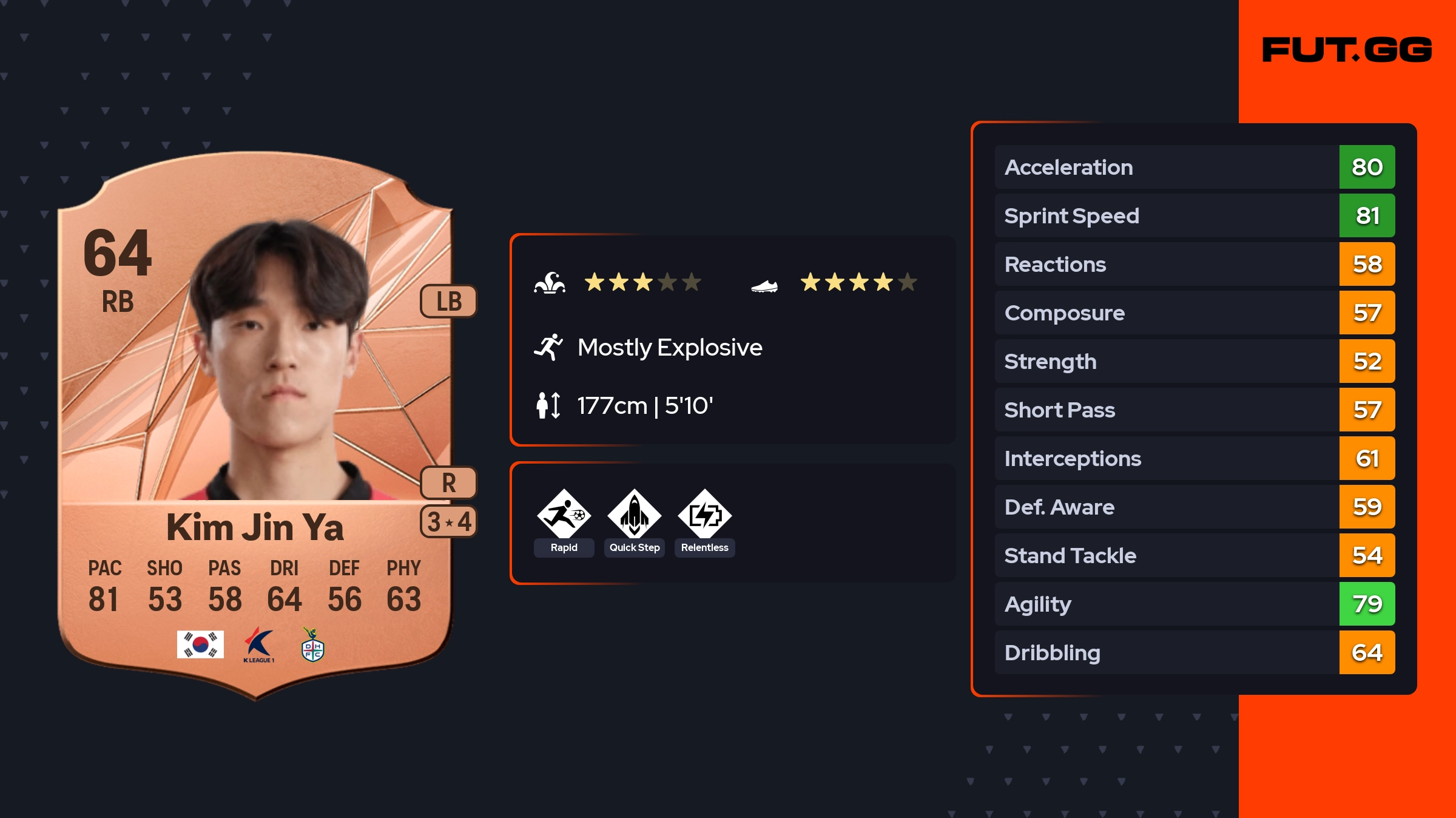
Task: Choose the Interceptions stat row
Action: click(1194, 458)
